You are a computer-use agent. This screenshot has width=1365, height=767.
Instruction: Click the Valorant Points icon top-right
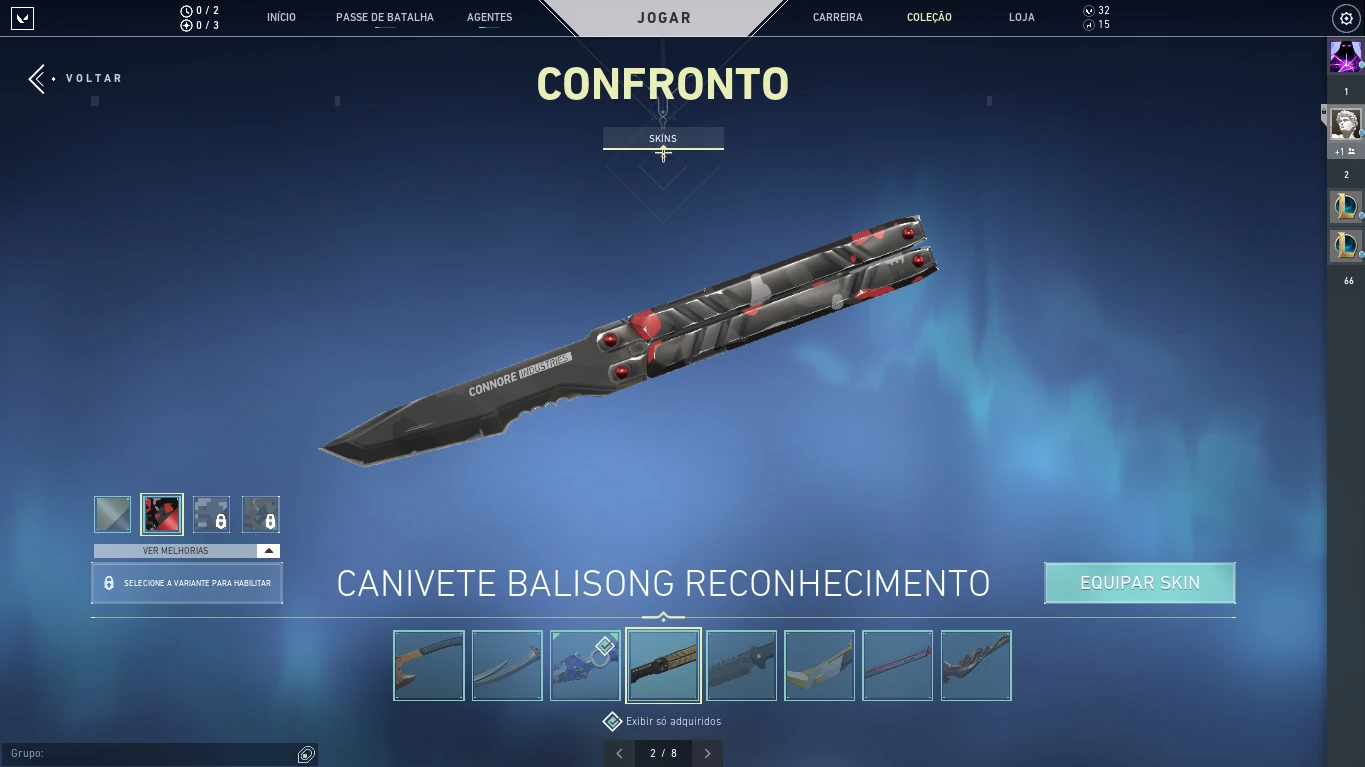tap(1090, 10)
